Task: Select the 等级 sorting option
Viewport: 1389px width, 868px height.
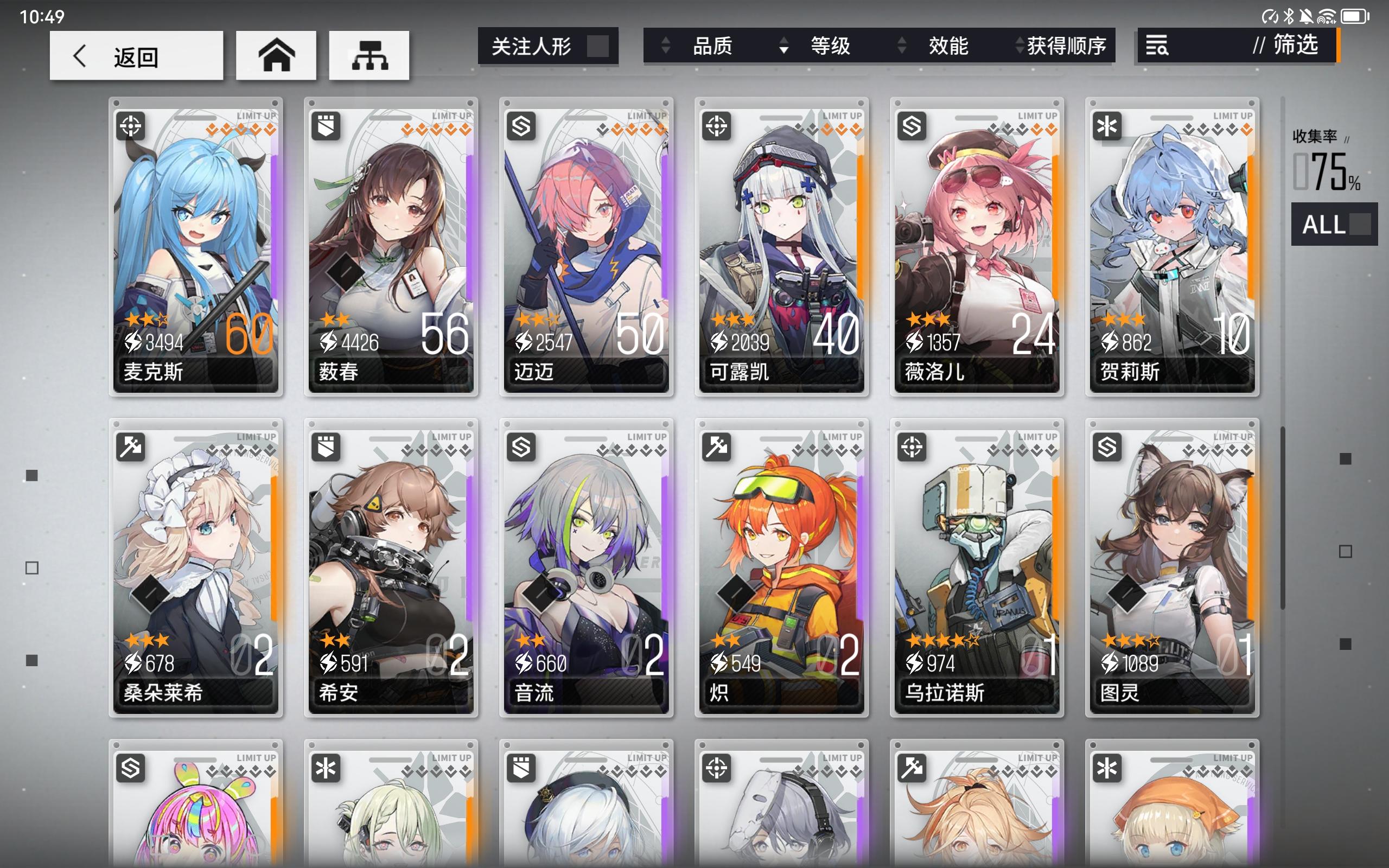Action: (830, 47)
